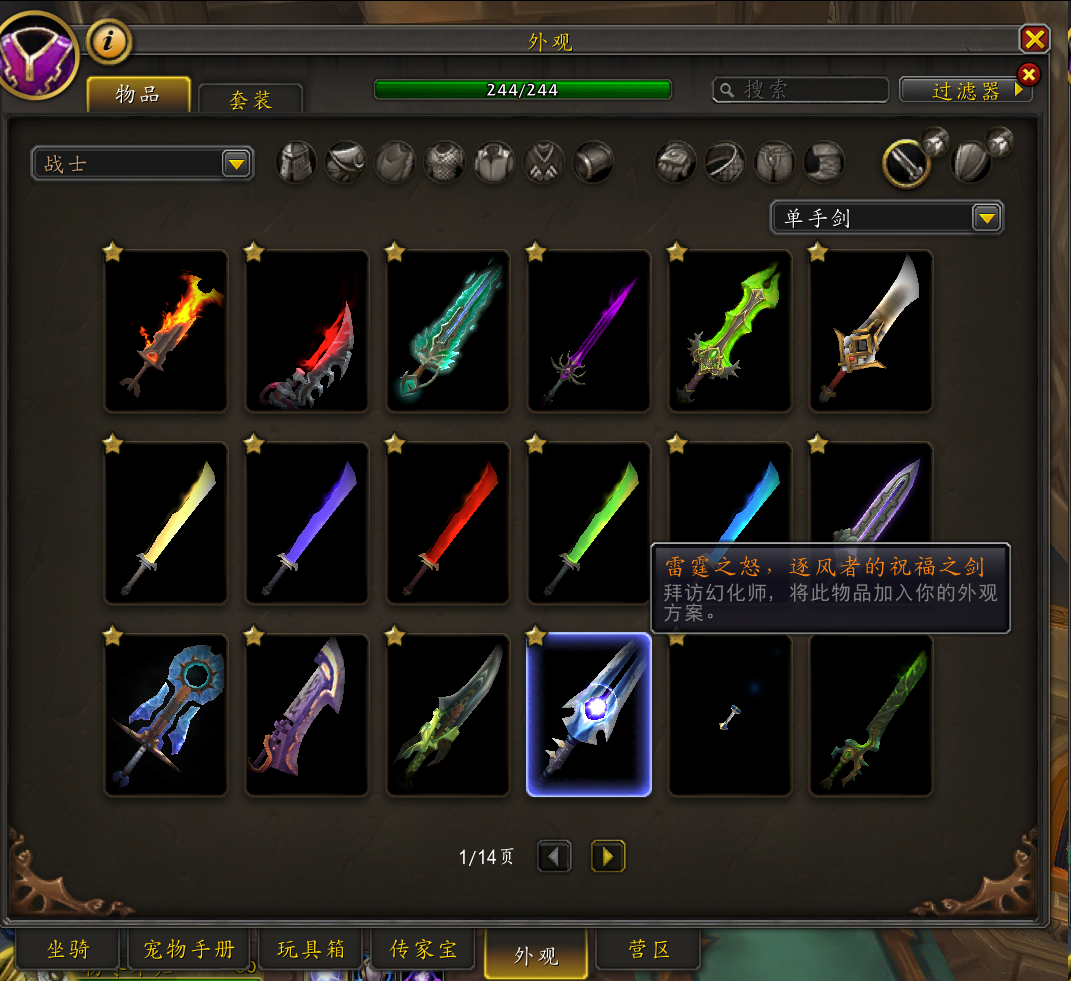Pick the thin purple sword appearance

pos(589,331)
